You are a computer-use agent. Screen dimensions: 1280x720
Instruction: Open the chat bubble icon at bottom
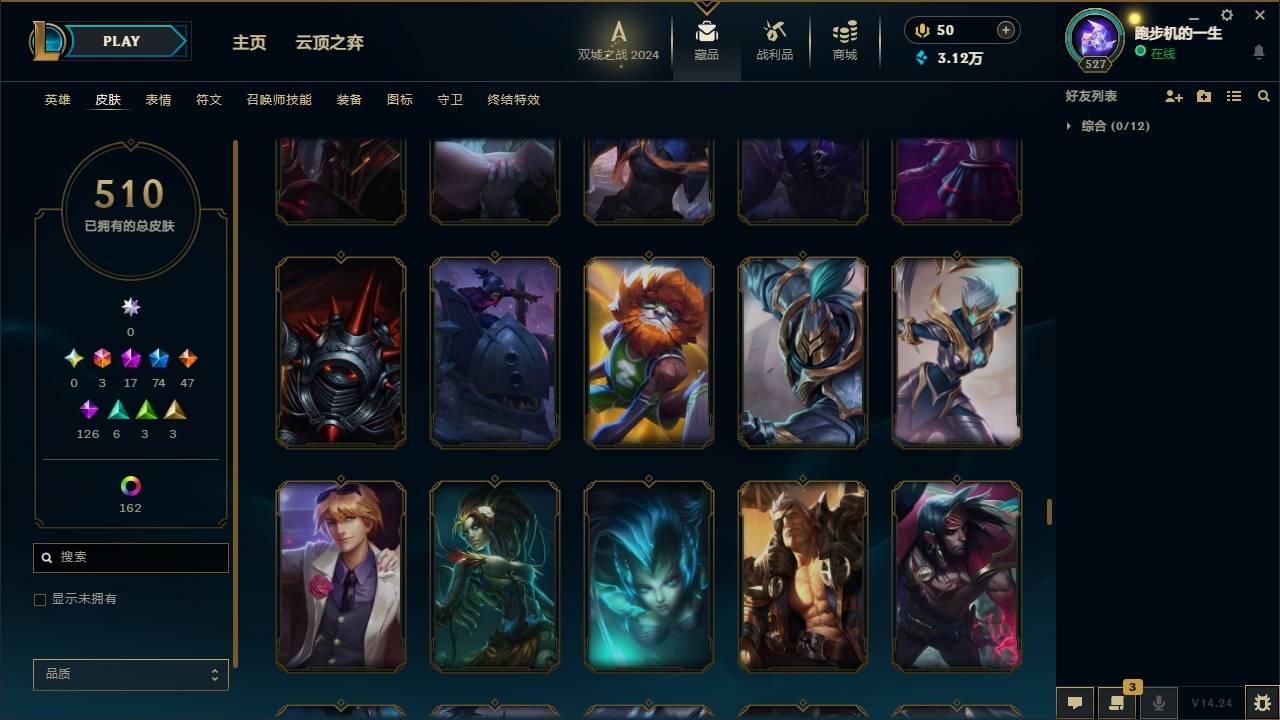click(1075, 703)
